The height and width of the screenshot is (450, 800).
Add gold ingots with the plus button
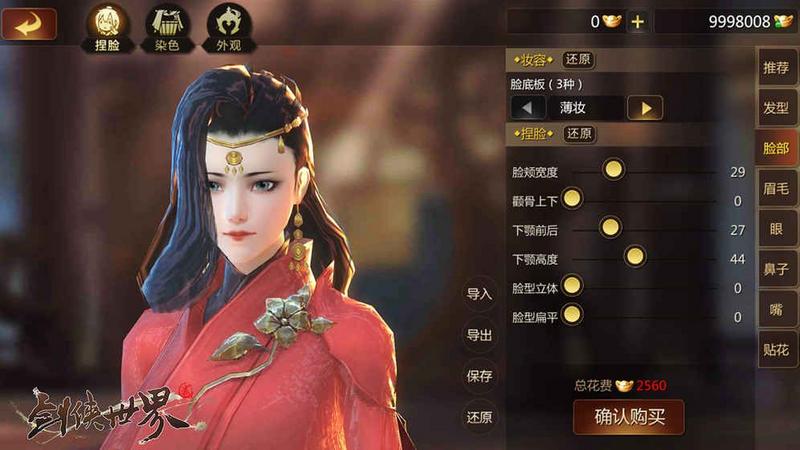point(637,22)
